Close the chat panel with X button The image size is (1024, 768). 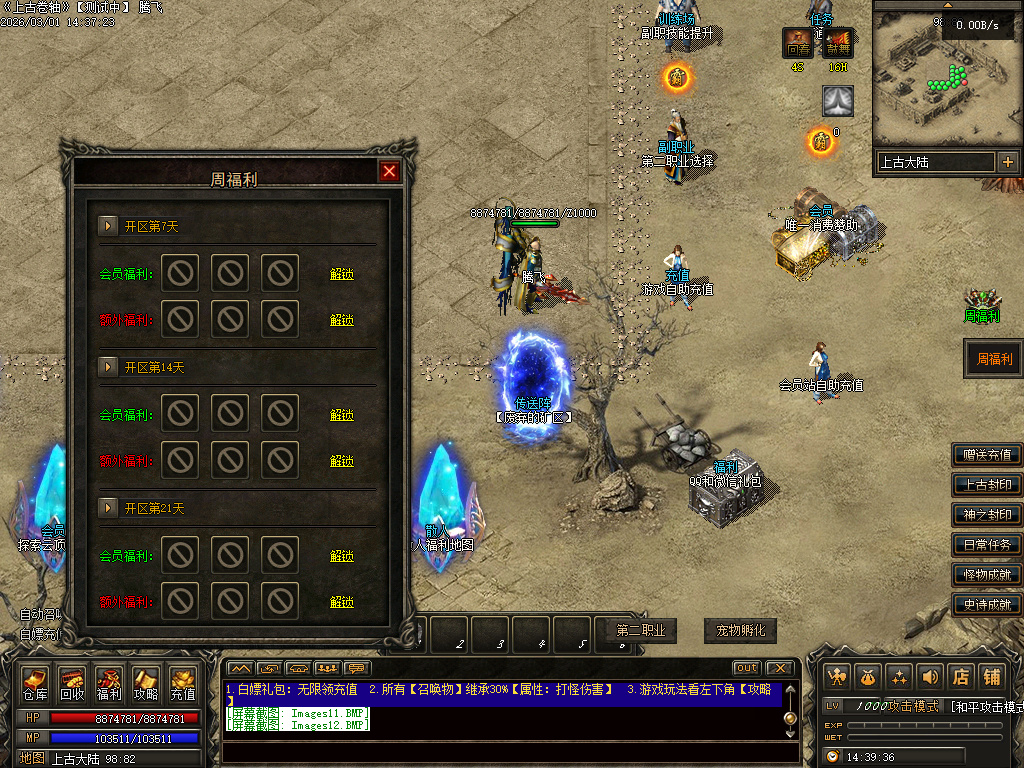coord(779,668)
